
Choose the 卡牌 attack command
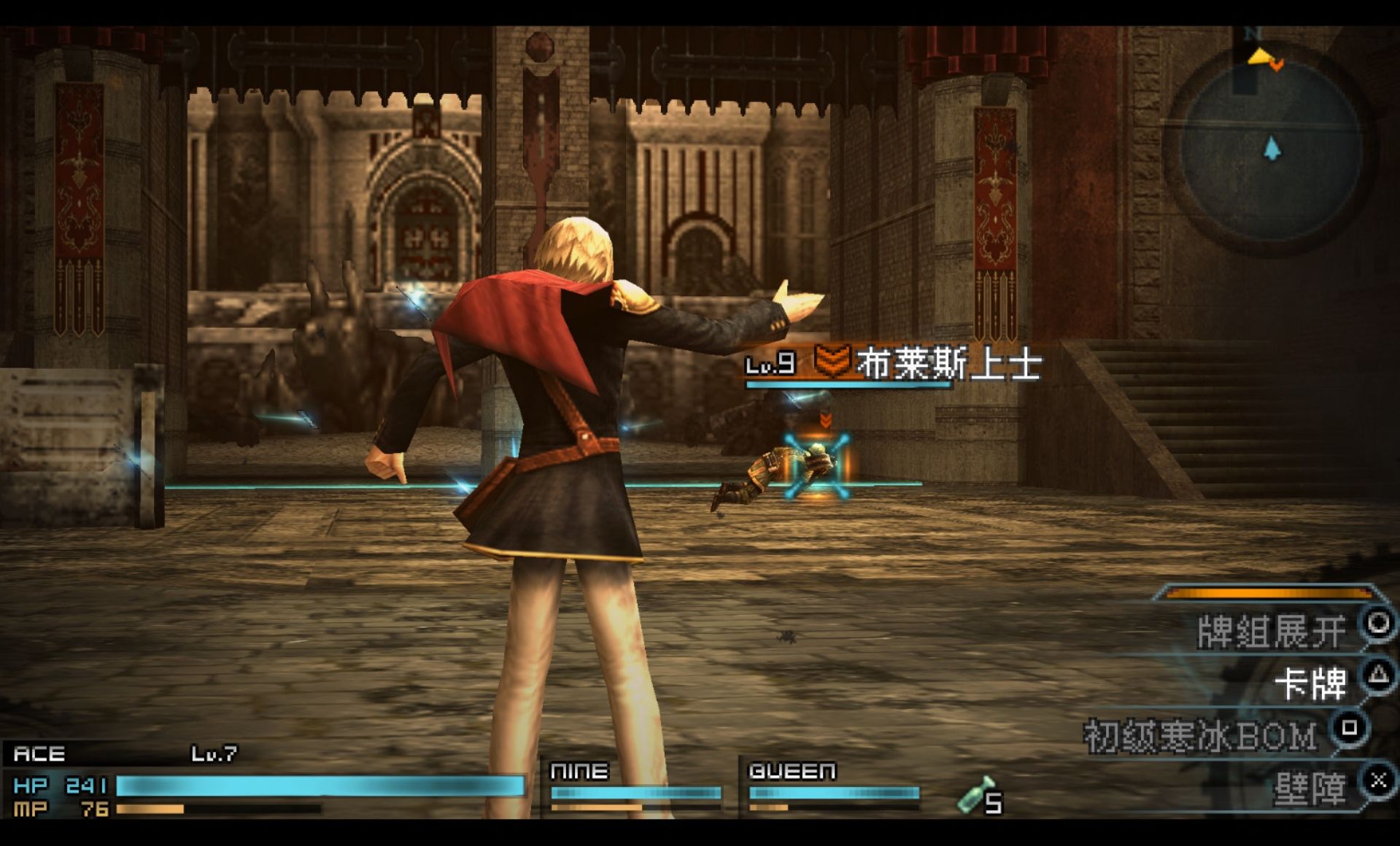[1310, 684]
